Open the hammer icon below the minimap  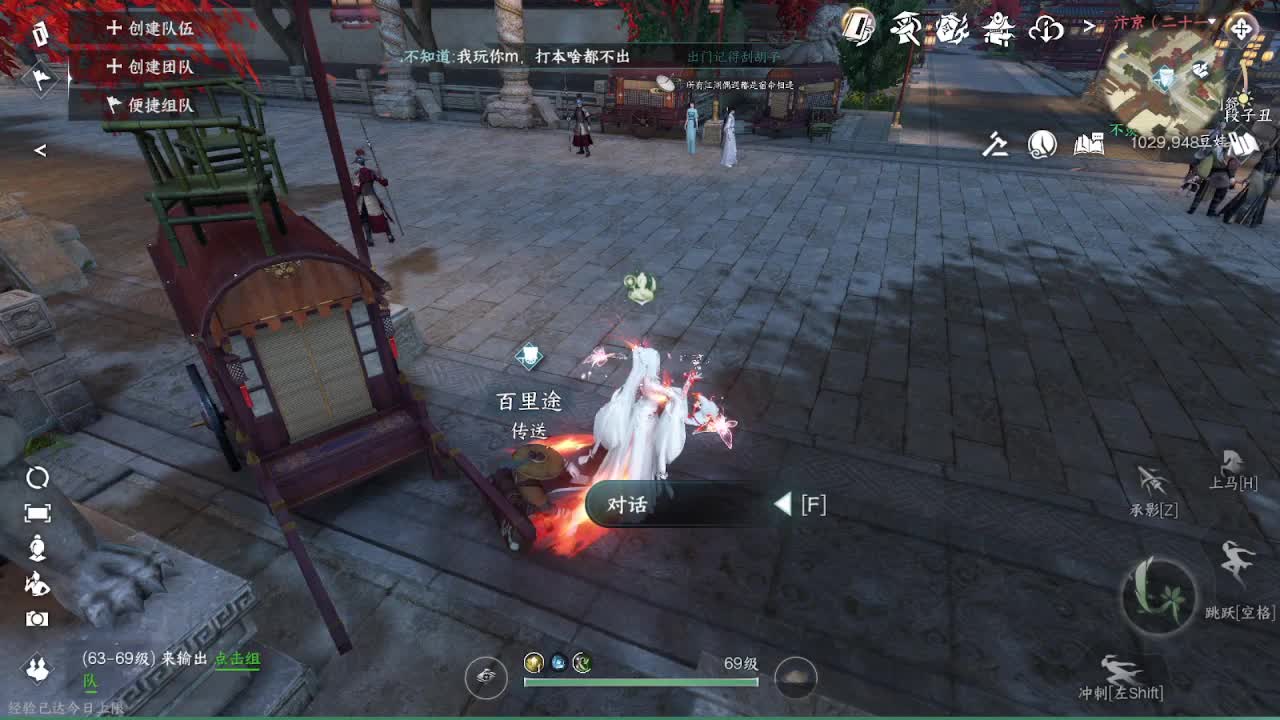(997, 144)
